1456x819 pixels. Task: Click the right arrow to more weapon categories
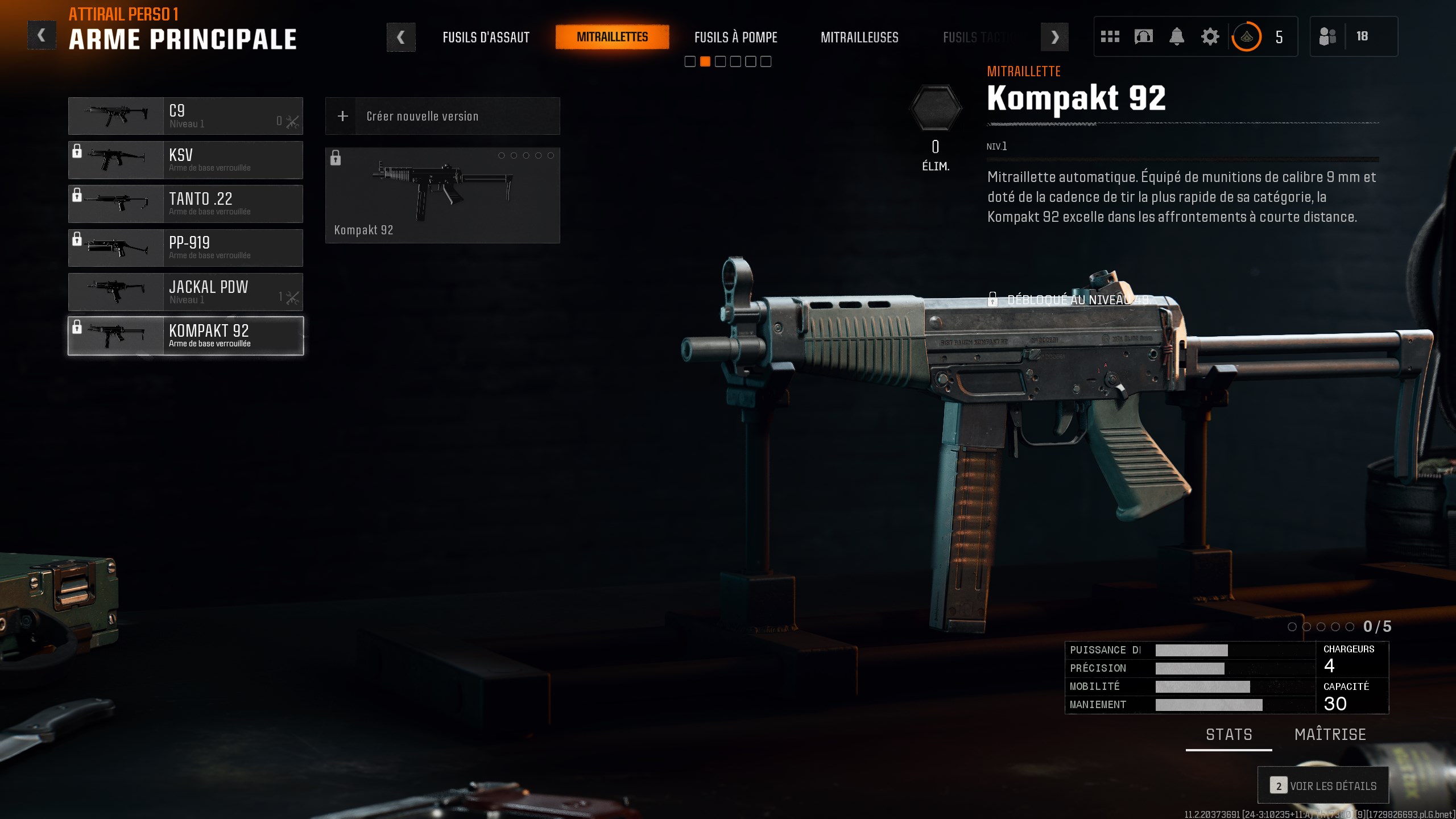point(1055,36)
